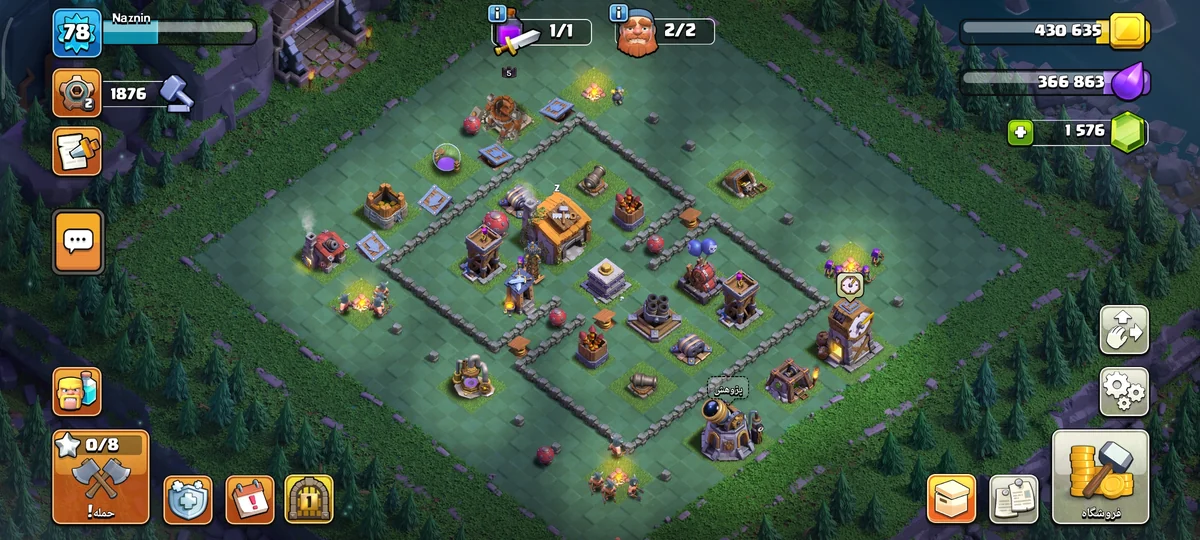Open the player profile level 78 badge
Screen dimensions: 1200x540
pos(77,33)
